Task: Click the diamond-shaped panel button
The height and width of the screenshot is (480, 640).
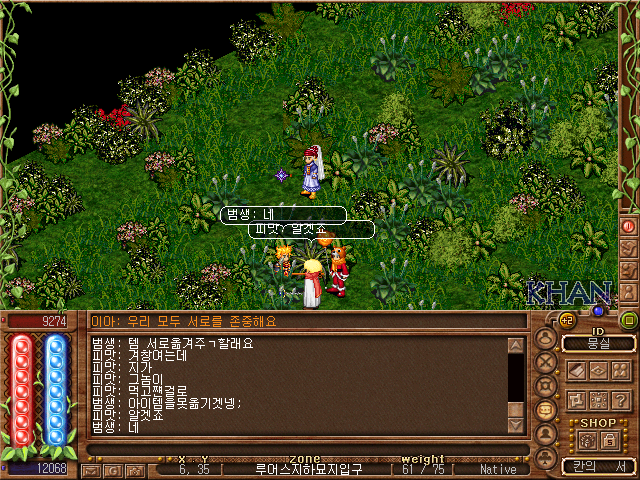Action: pos(599,370)
